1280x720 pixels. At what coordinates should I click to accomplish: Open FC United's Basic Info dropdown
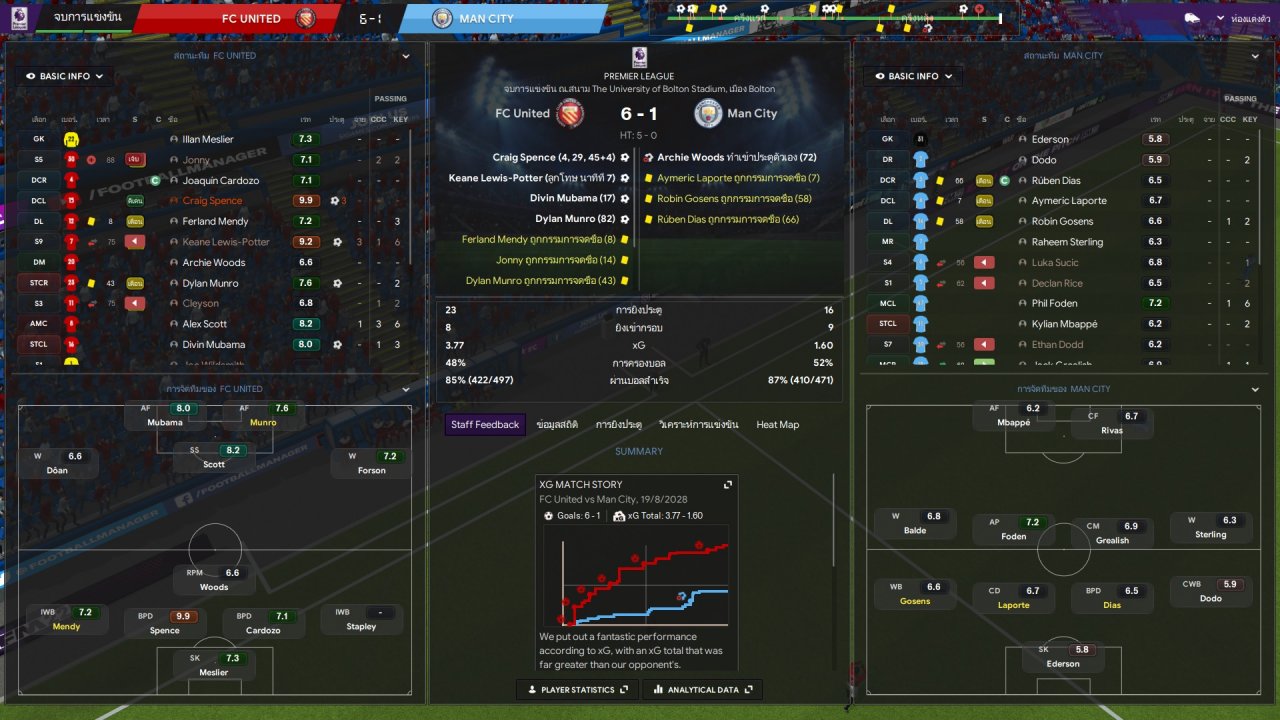click(64, 76)
